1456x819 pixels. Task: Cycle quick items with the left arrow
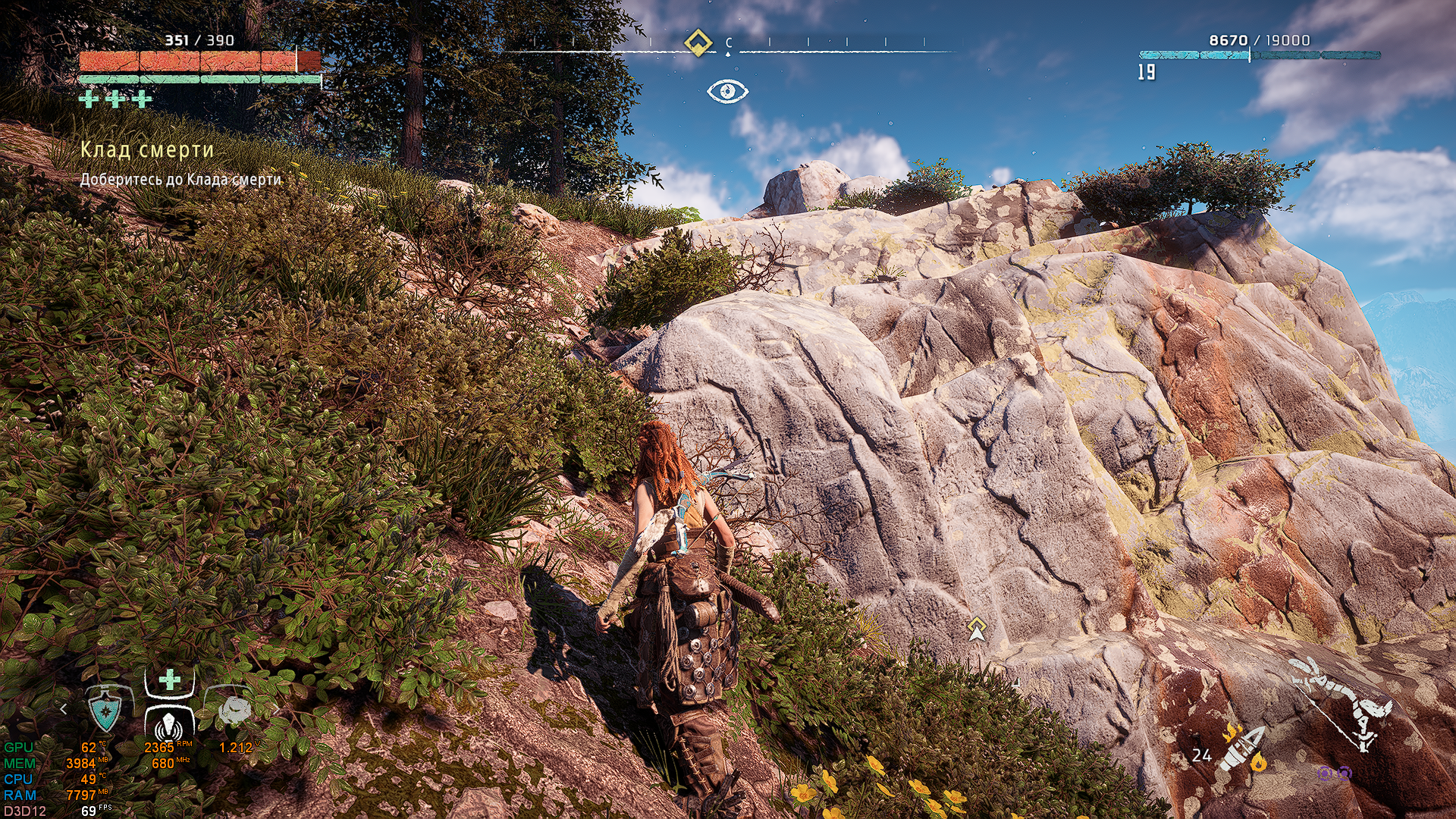64,709
